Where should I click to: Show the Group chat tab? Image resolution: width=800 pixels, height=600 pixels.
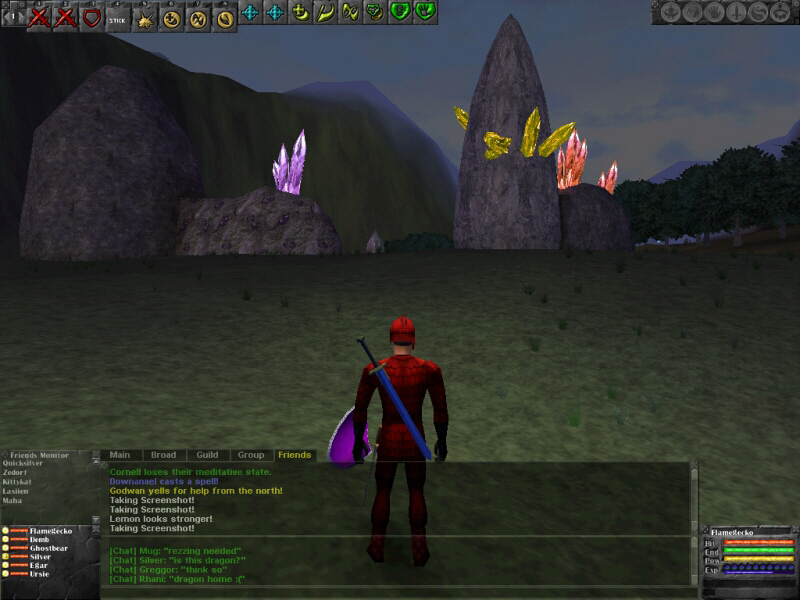point(251,455)
